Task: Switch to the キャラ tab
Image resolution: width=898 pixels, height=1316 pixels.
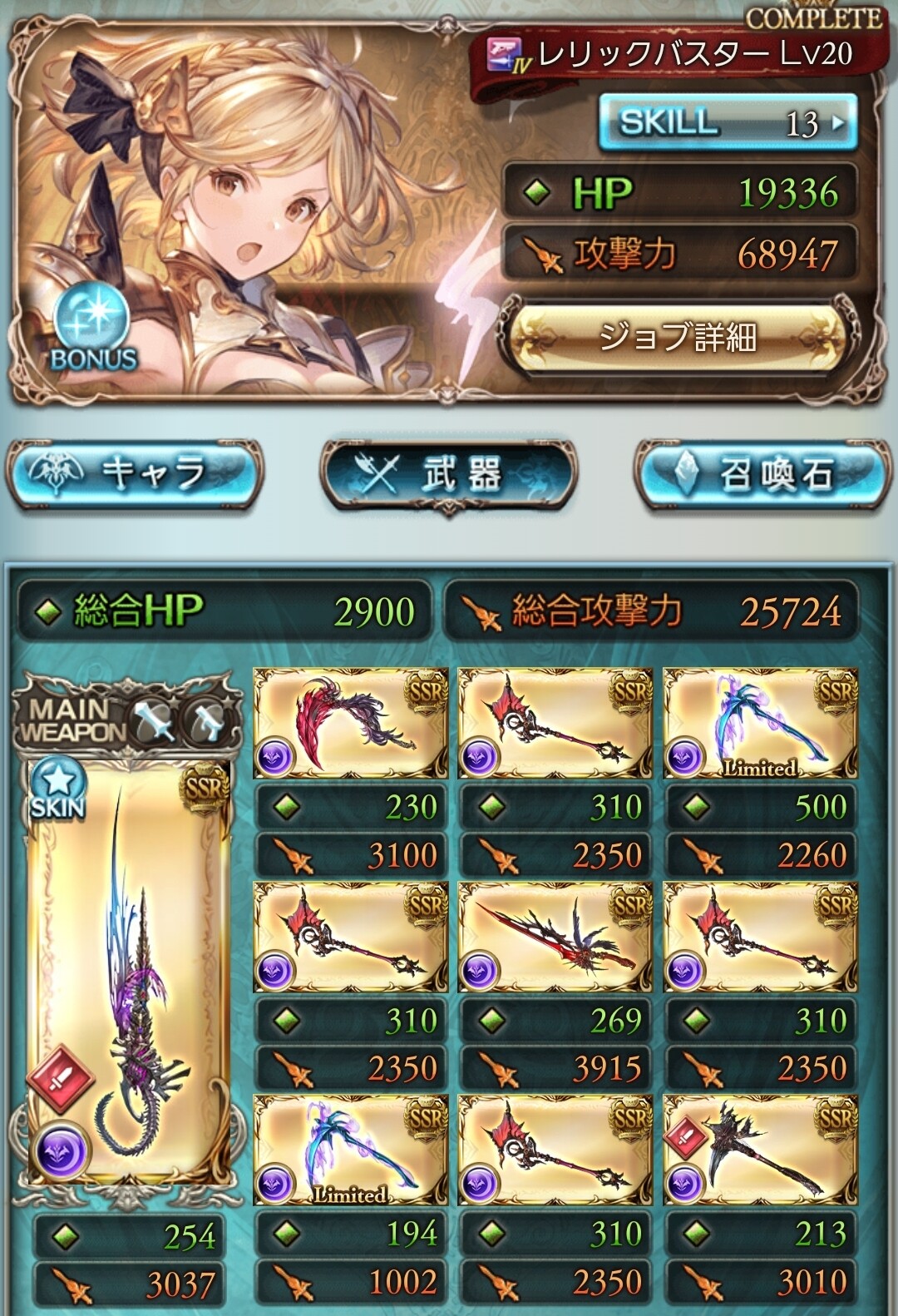Action: coord(135,473)
